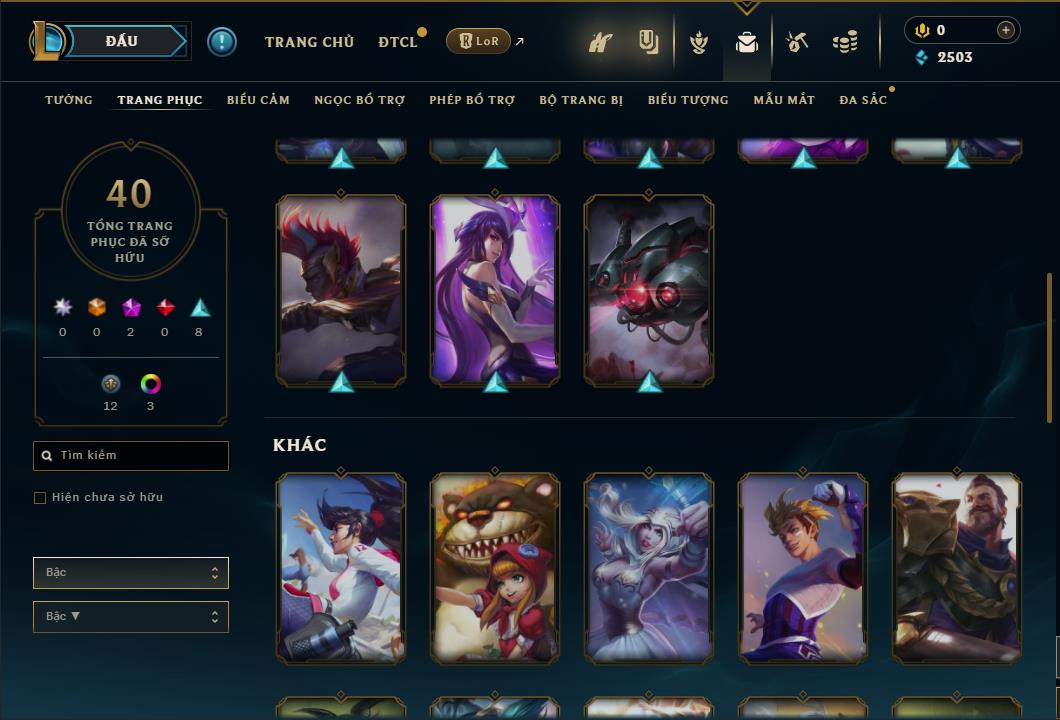The width and height of the screenshot is (1060, 720).
Task: Click the ĐẤU play button
Action: pos(122,41)
